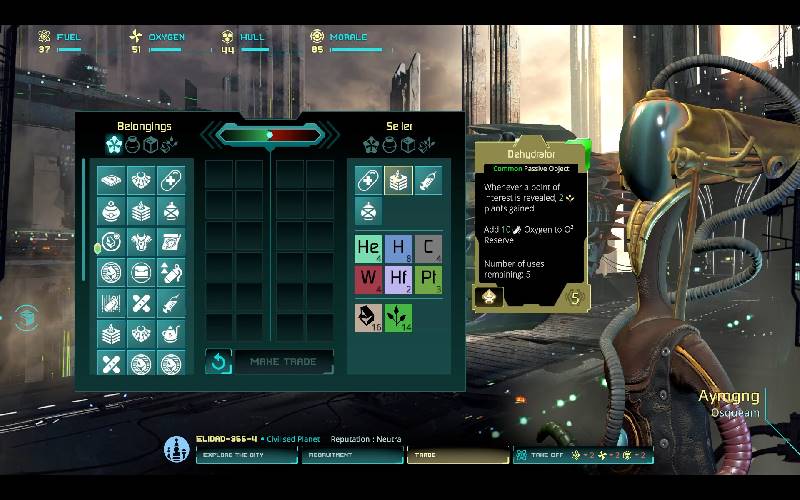The image size is (800, 500).
Task: Choose the seller's Platinum (Pt) tile
Action: pos(428,279)
